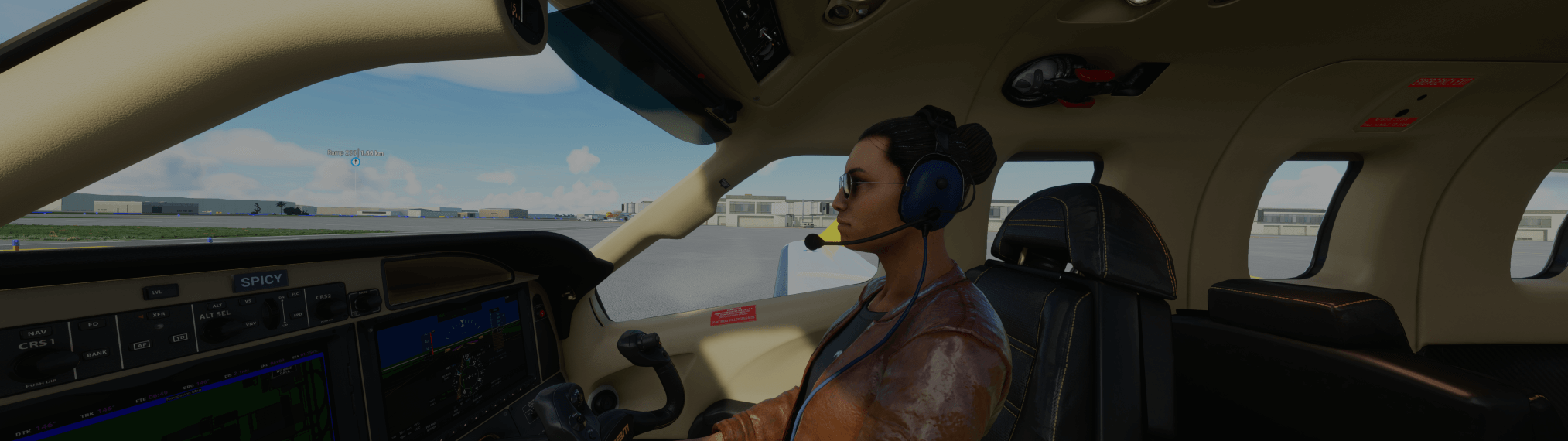Select ALT hold mode button
The height and width of the screenshot is (441, 1568).
pos(217,306)
